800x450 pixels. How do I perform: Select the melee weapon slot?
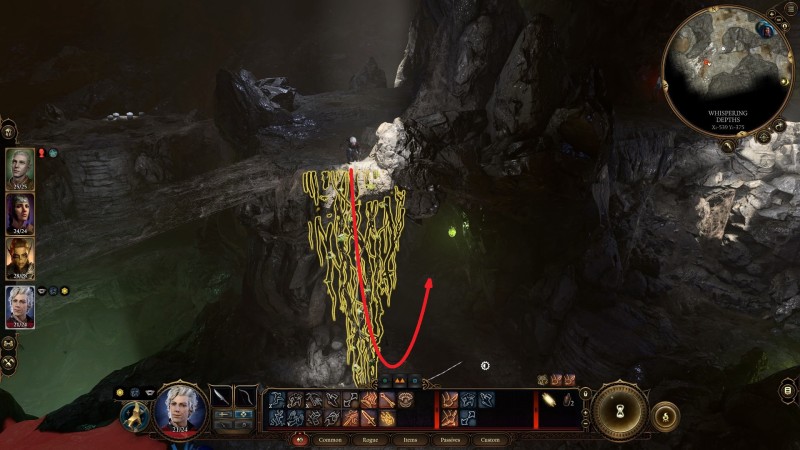[221, 398]
